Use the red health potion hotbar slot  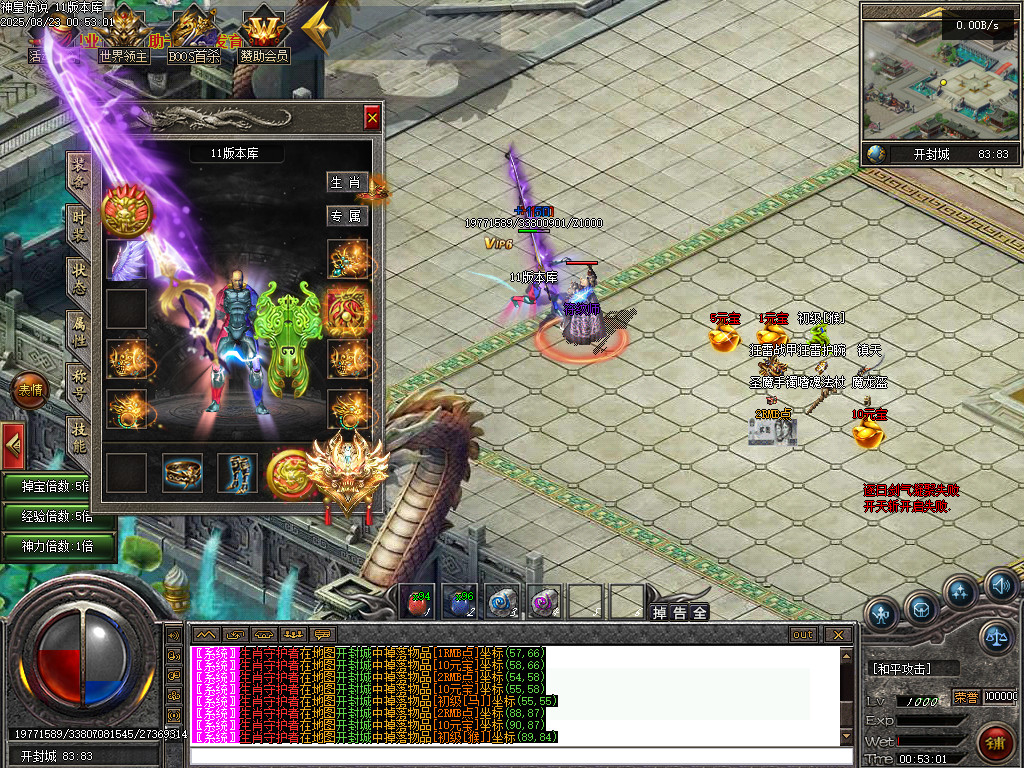tap(418, 602)
